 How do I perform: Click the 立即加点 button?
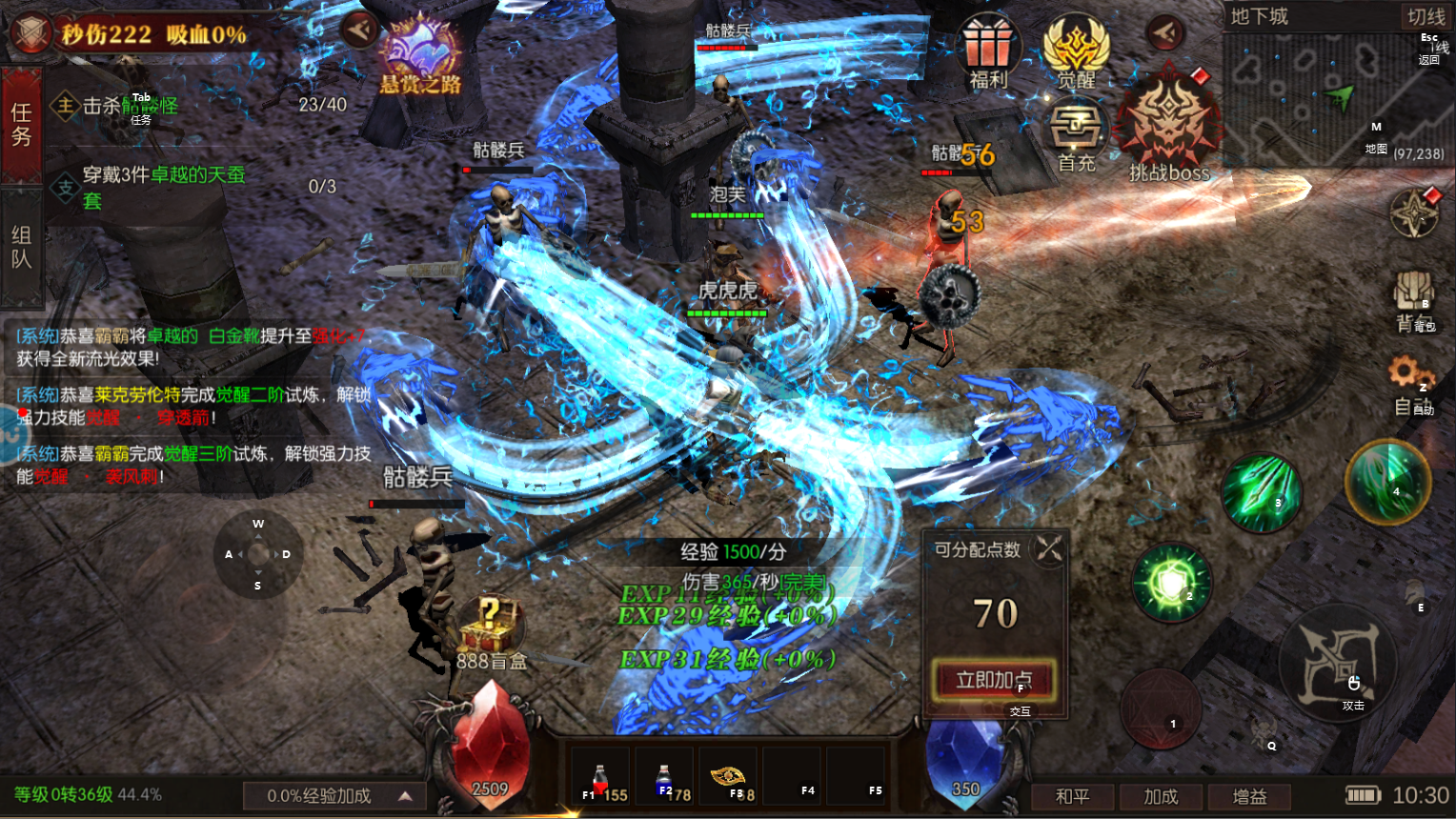tap(994, 679)
